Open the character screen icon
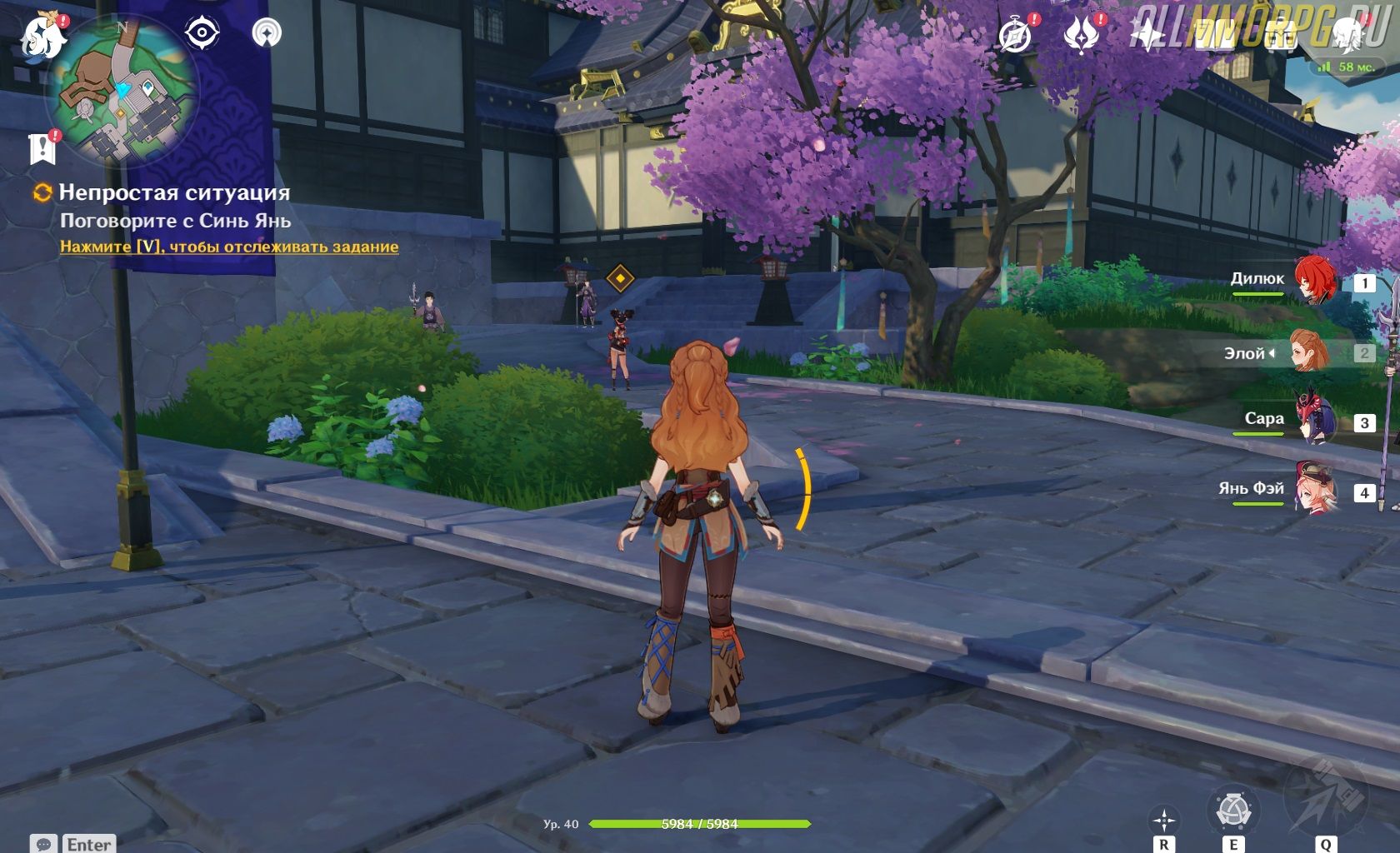This screenshot has width=1400, height=853. tap(1346, 33)
